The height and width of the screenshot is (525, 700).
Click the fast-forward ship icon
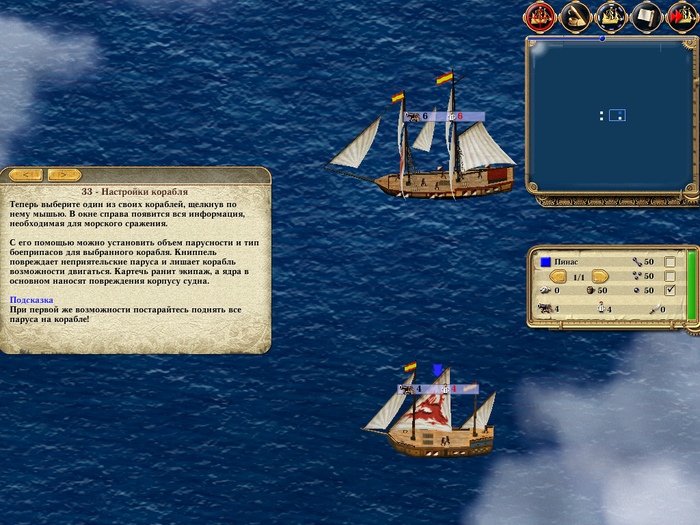pos(679,15)
